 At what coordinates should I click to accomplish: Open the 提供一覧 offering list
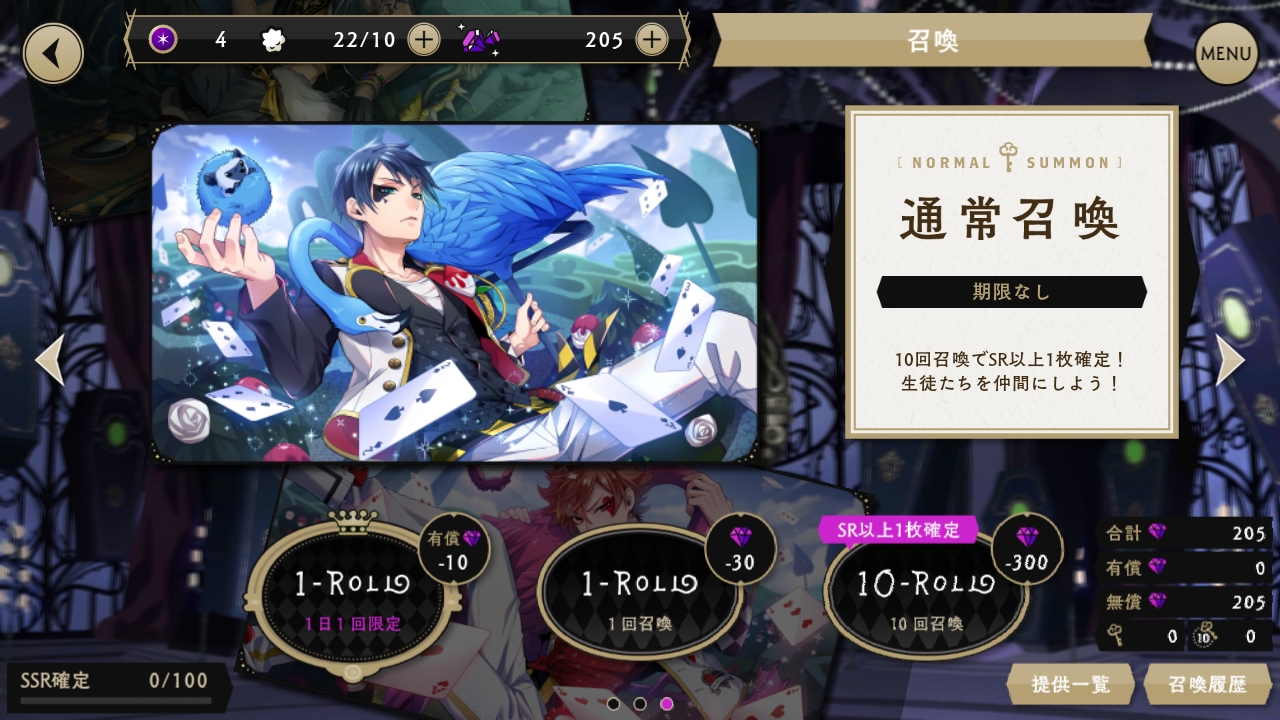(1070, 685)
